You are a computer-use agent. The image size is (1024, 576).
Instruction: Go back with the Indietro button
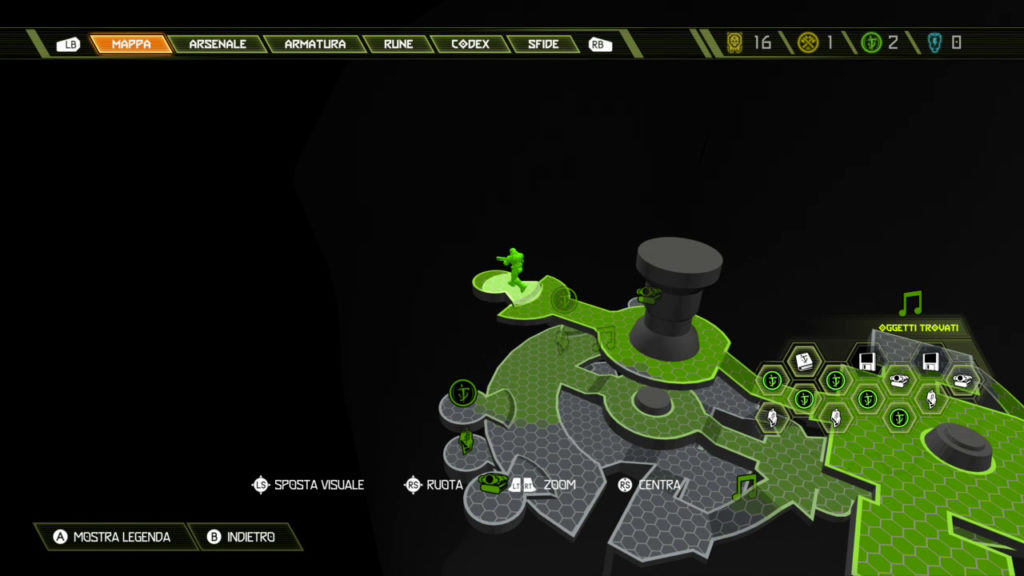239,537
